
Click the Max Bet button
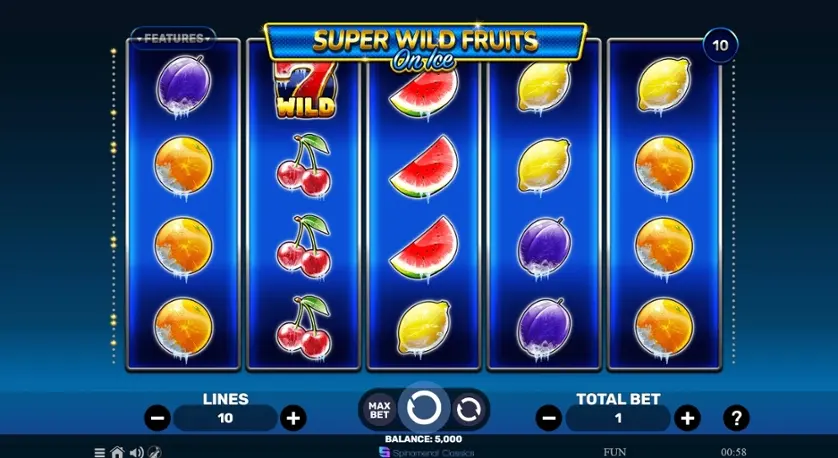click(x=379, y=409)
